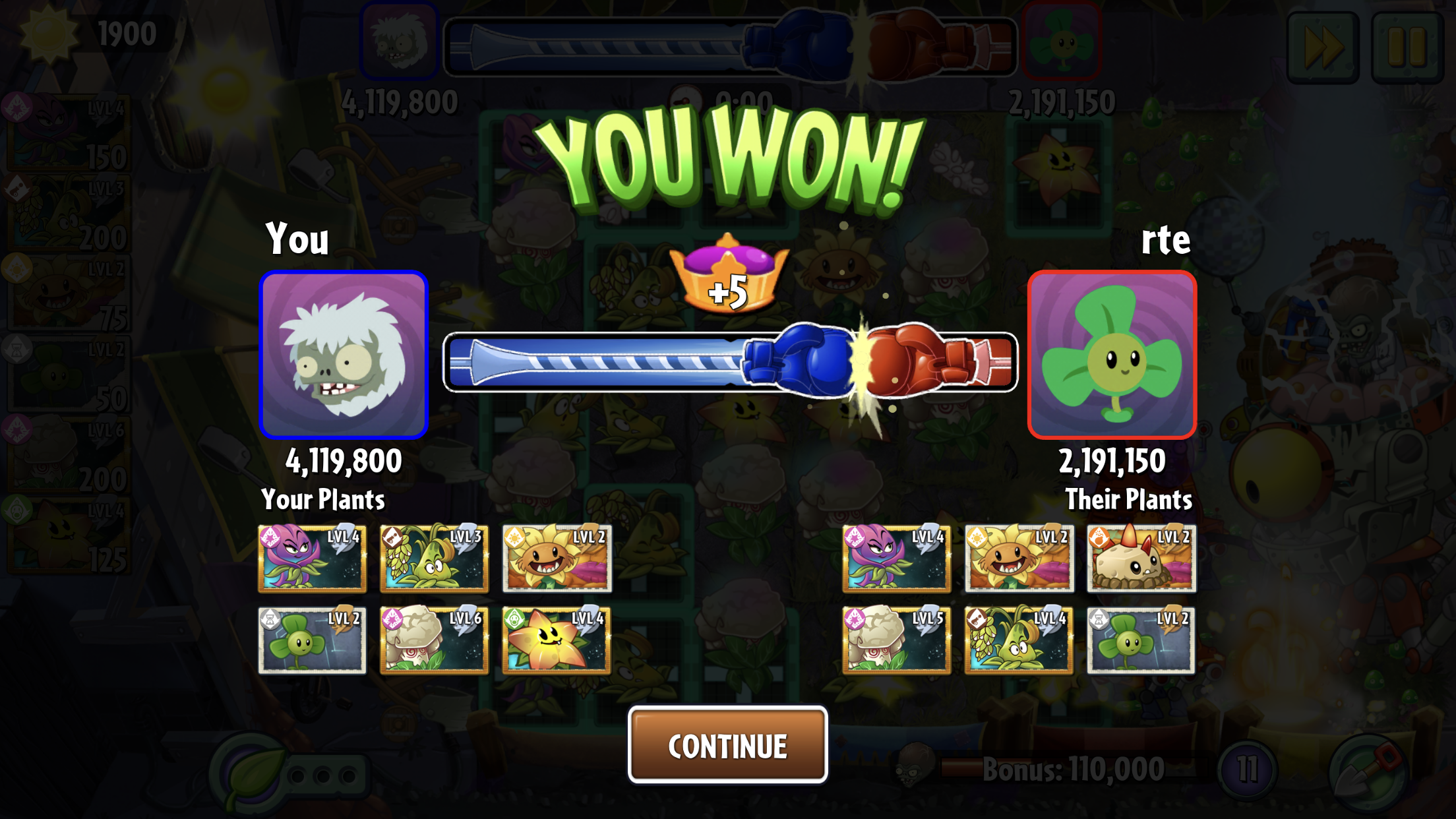Inspect the opponent's Nightshade LVL 4 card
1456x819 pixels.
tap(896, 558)
